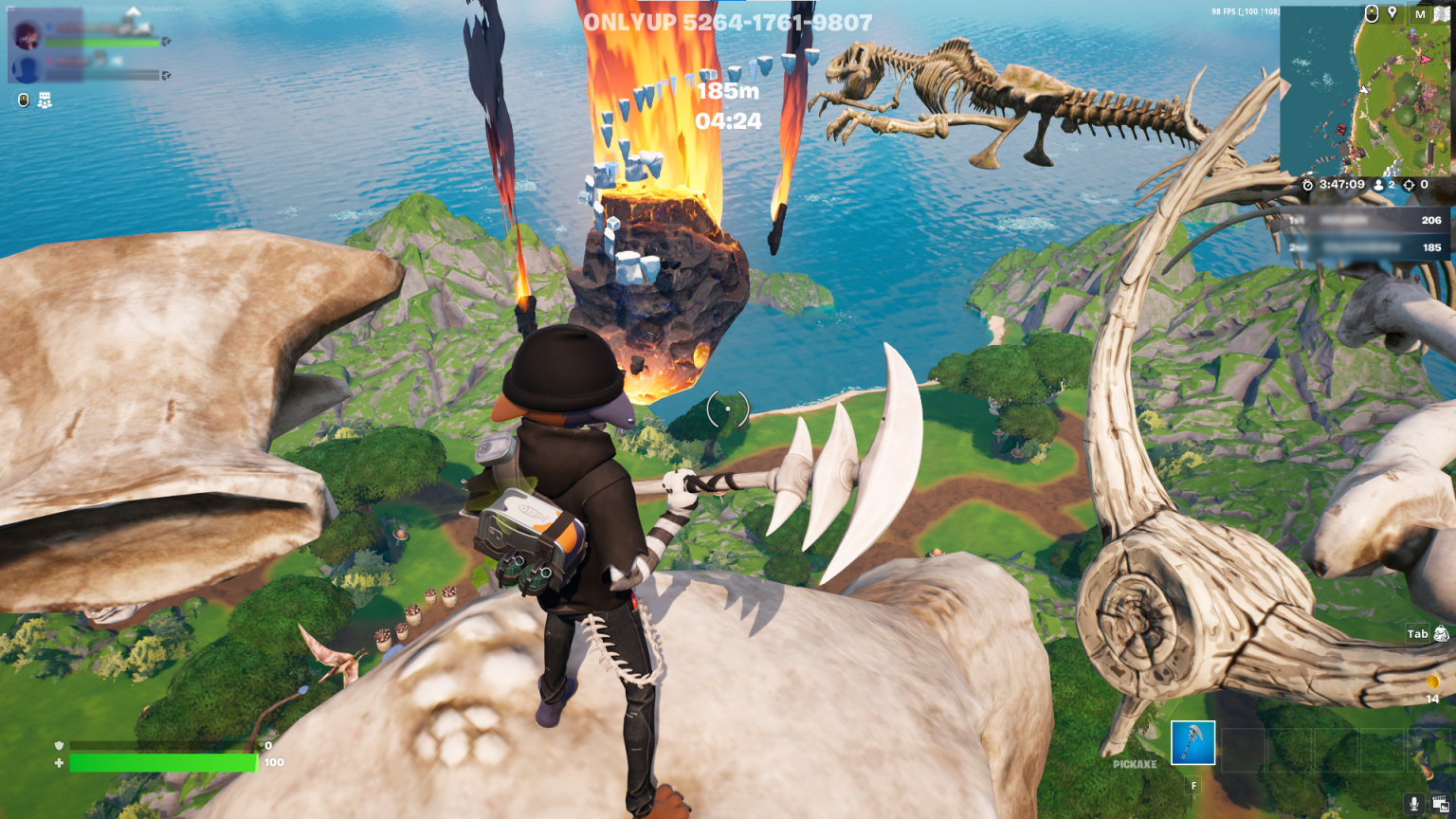The height and width of the screenshot is (819, 1456).
Task: Click the minimap in the top-right
Action: tap(1365, 90)
